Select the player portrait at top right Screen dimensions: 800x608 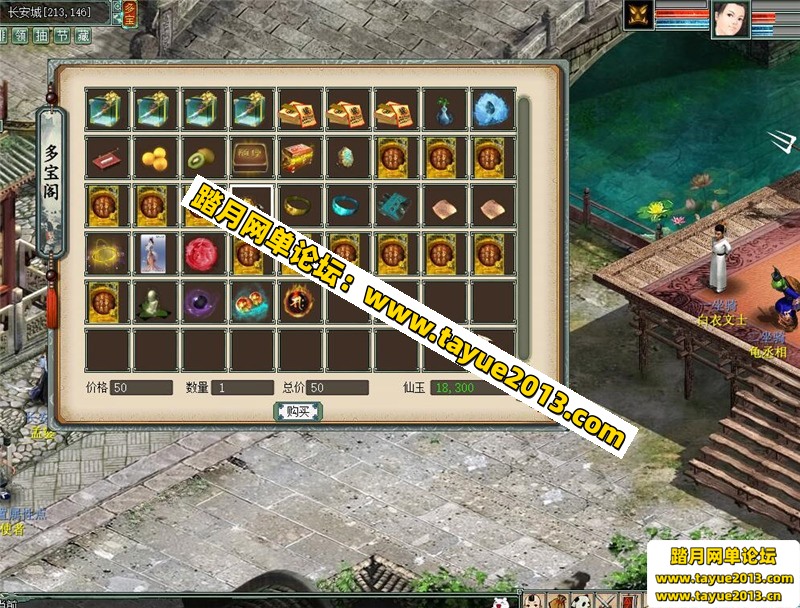[730, 18]
